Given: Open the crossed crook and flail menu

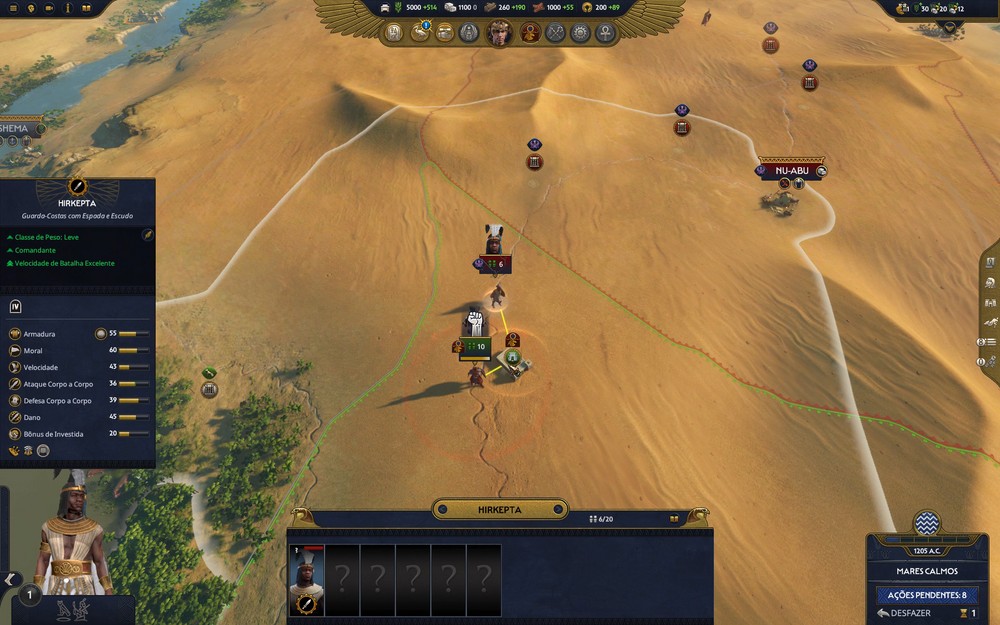Looking at the screenshot, I should (x=556, y=33).
